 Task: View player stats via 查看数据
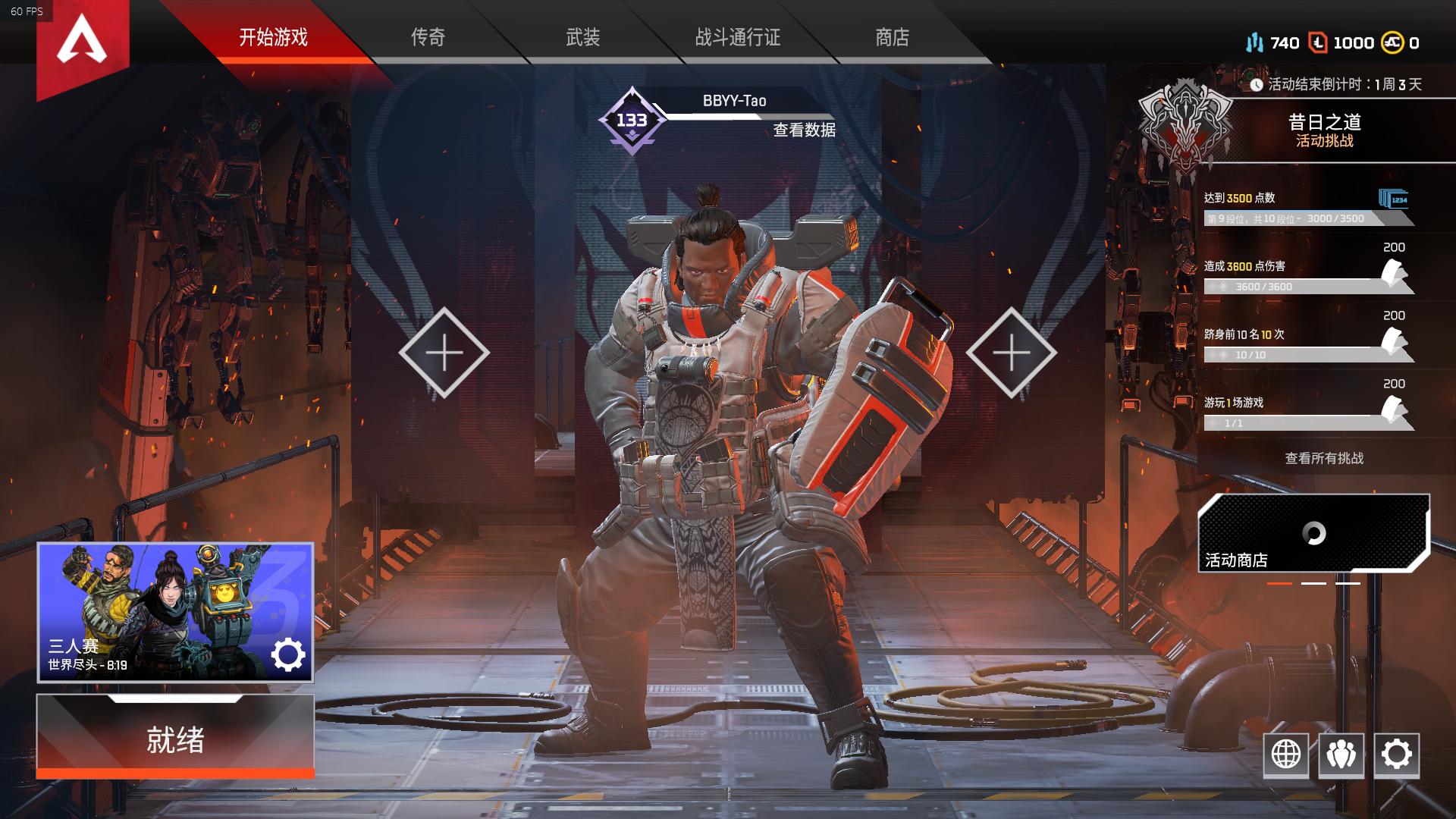click(804, 130)
